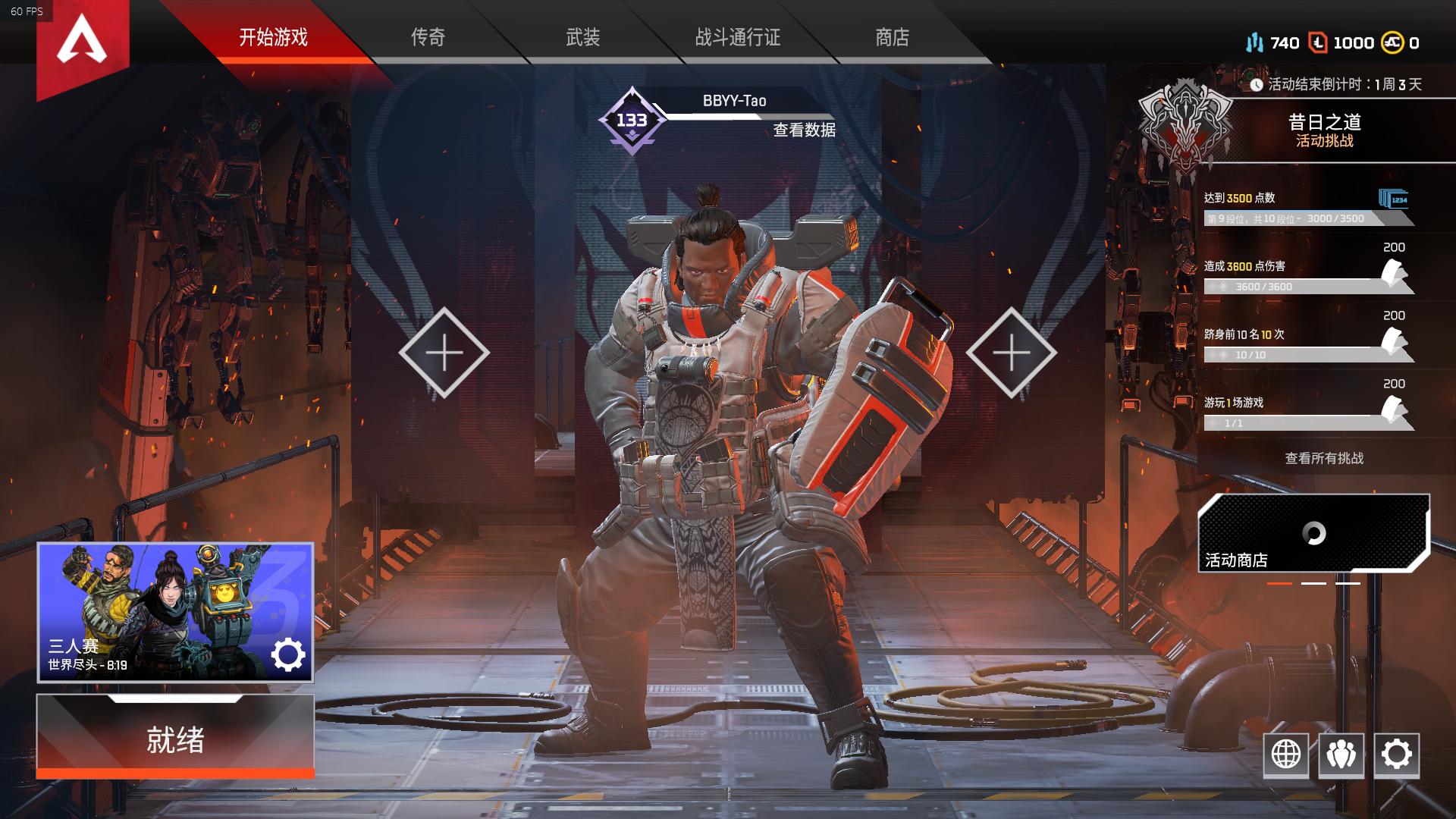Open the 三人赛 game mode selector

(175, 612)
